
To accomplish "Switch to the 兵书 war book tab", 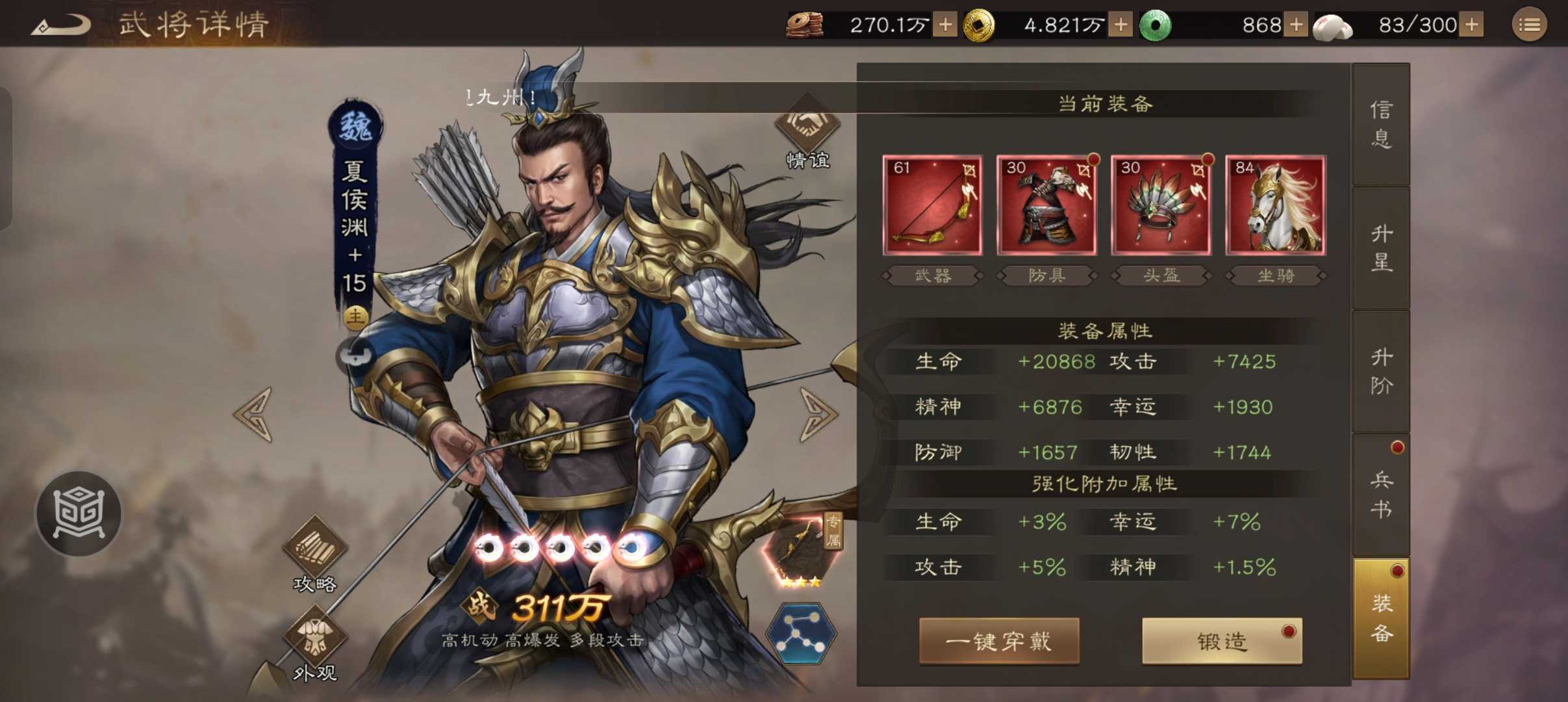I will pyautogui.click(x=1381, y=495).
